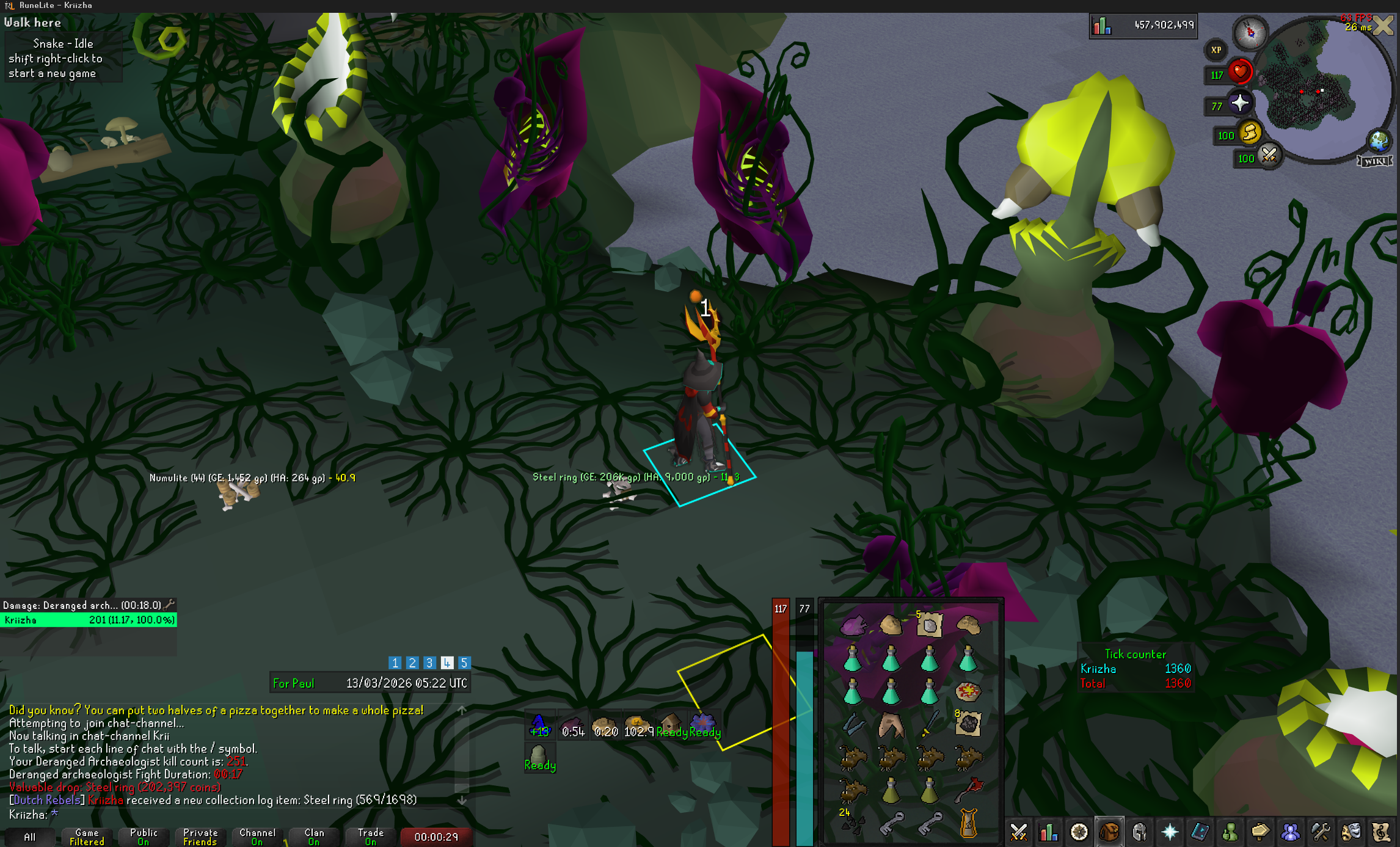Toggle Quick Prayers orb
The height and width of the screenshot is (847, 1400).
(1240, 104)
